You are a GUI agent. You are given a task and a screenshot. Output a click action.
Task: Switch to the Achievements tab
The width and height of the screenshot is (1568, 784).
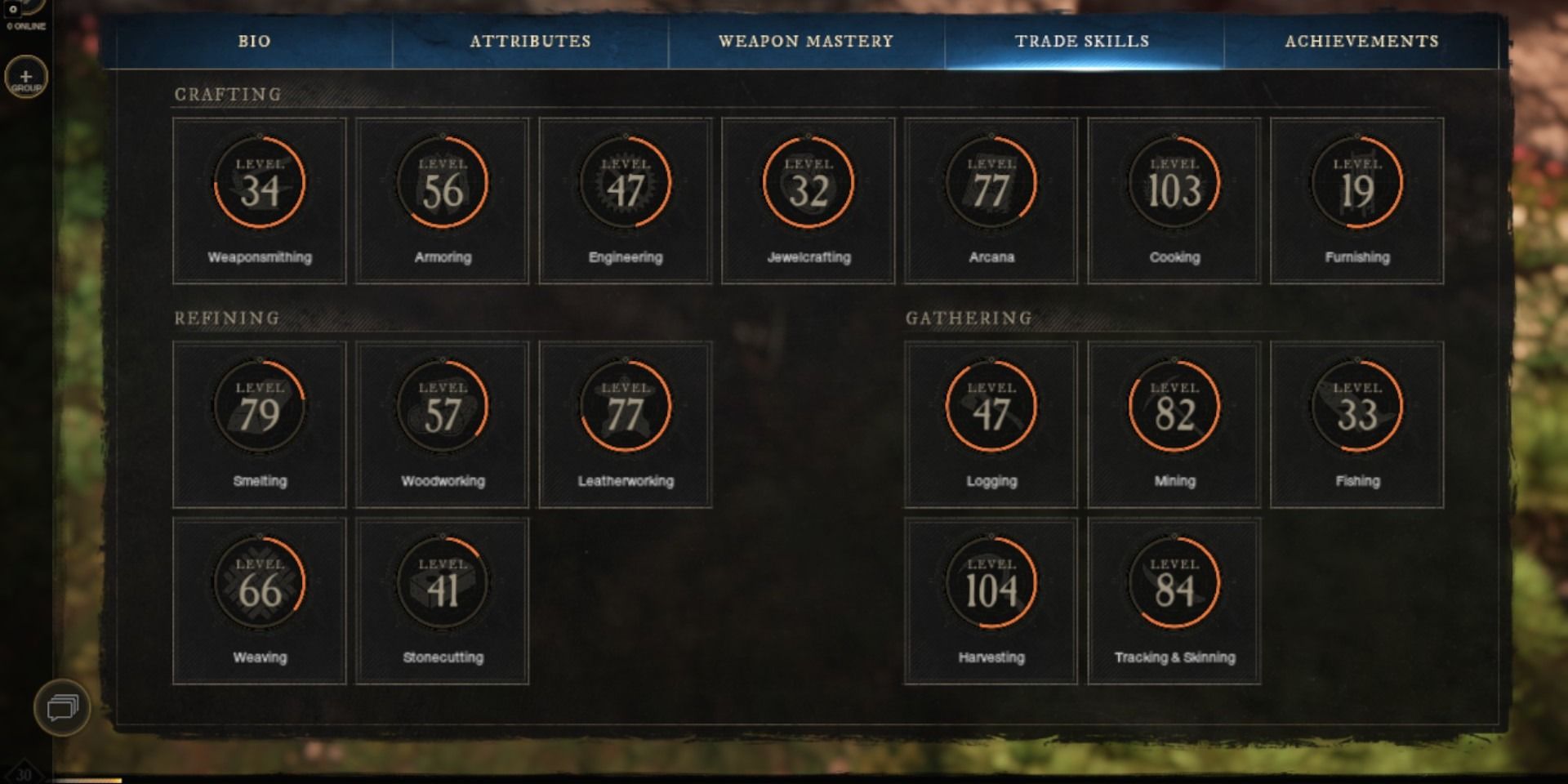click(1362, 41)
